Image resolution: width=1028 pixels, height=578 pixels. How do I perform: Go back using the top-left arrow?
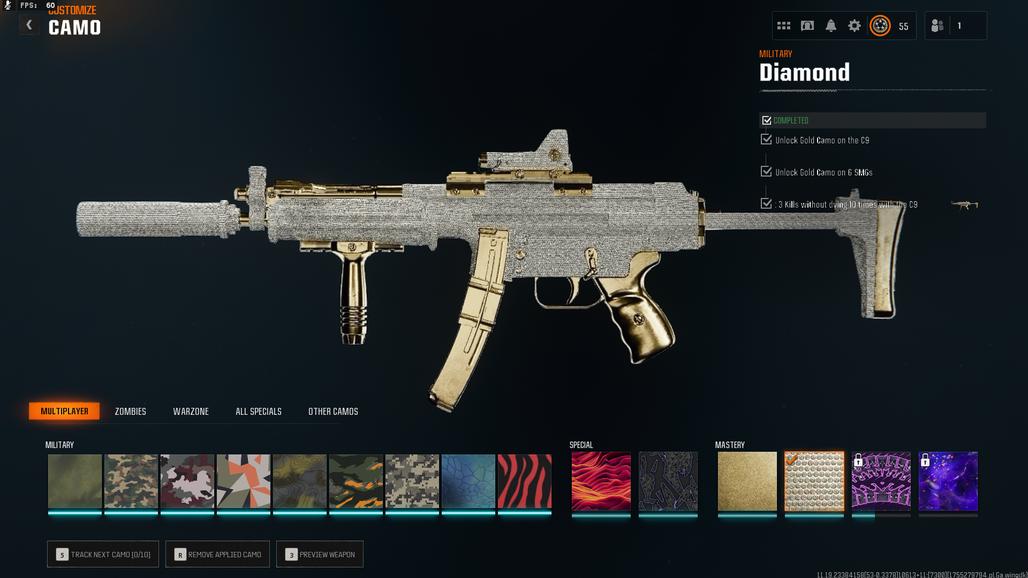(29, 25)
